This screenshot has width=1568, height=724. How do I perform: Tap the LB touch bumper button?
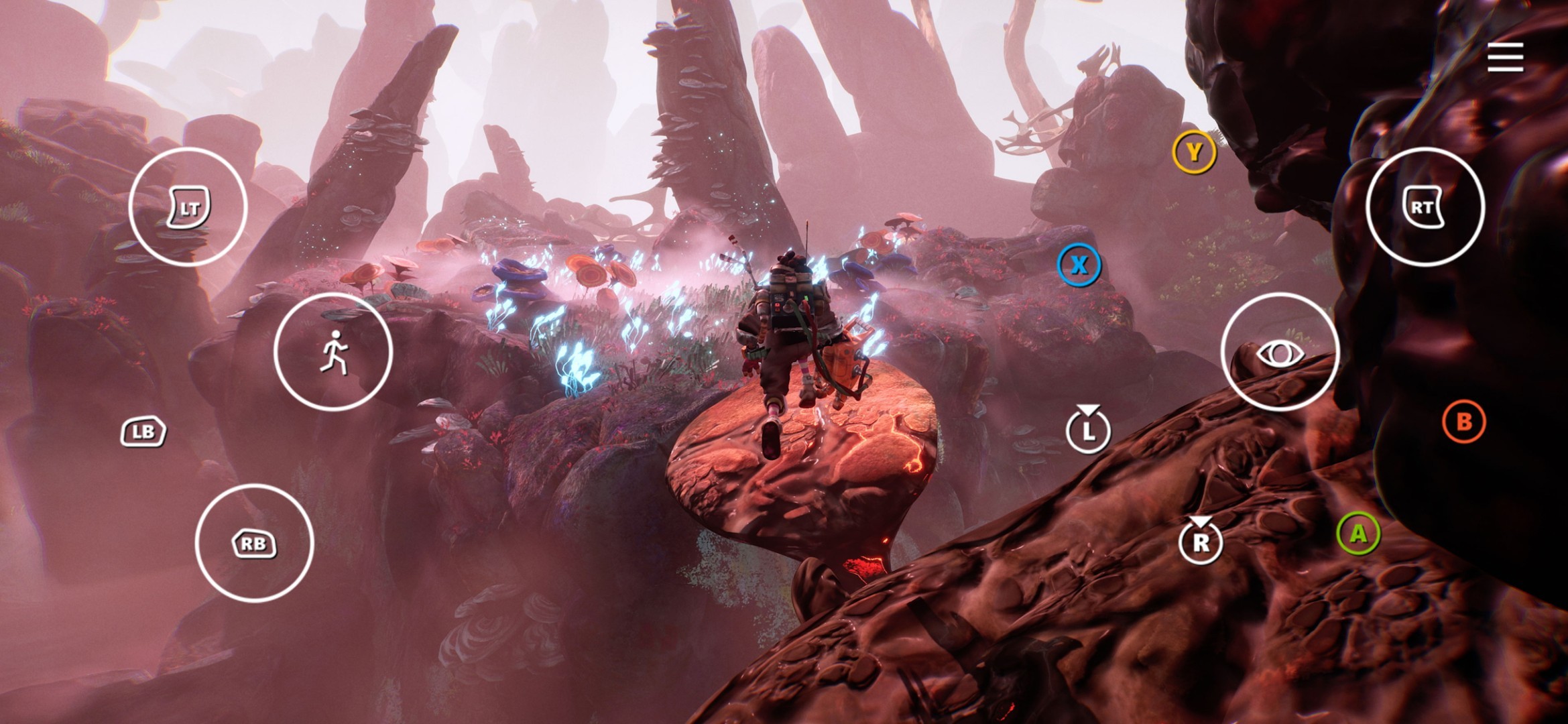pyautogui.click(x=143, y=432)
